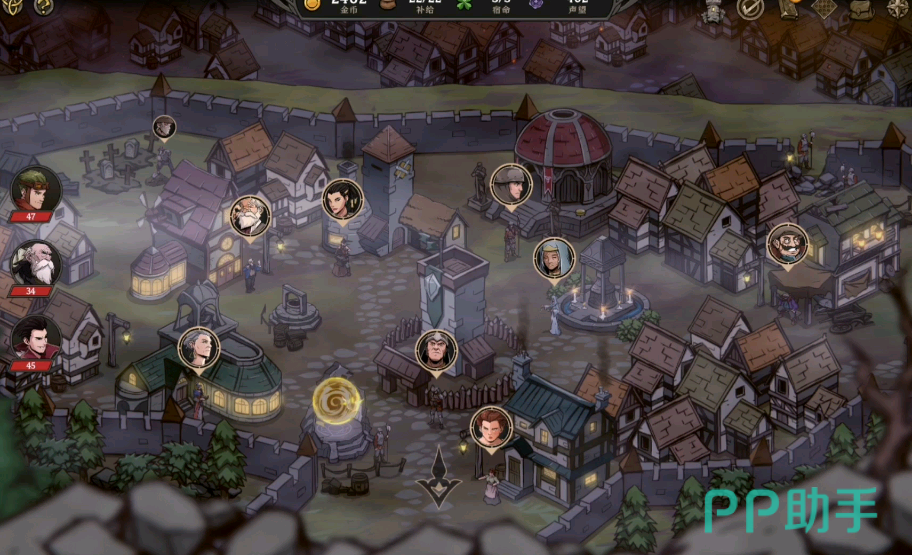Open the compass map icon
This screenshot has height=555, width=912.
(x=898, y=7)
